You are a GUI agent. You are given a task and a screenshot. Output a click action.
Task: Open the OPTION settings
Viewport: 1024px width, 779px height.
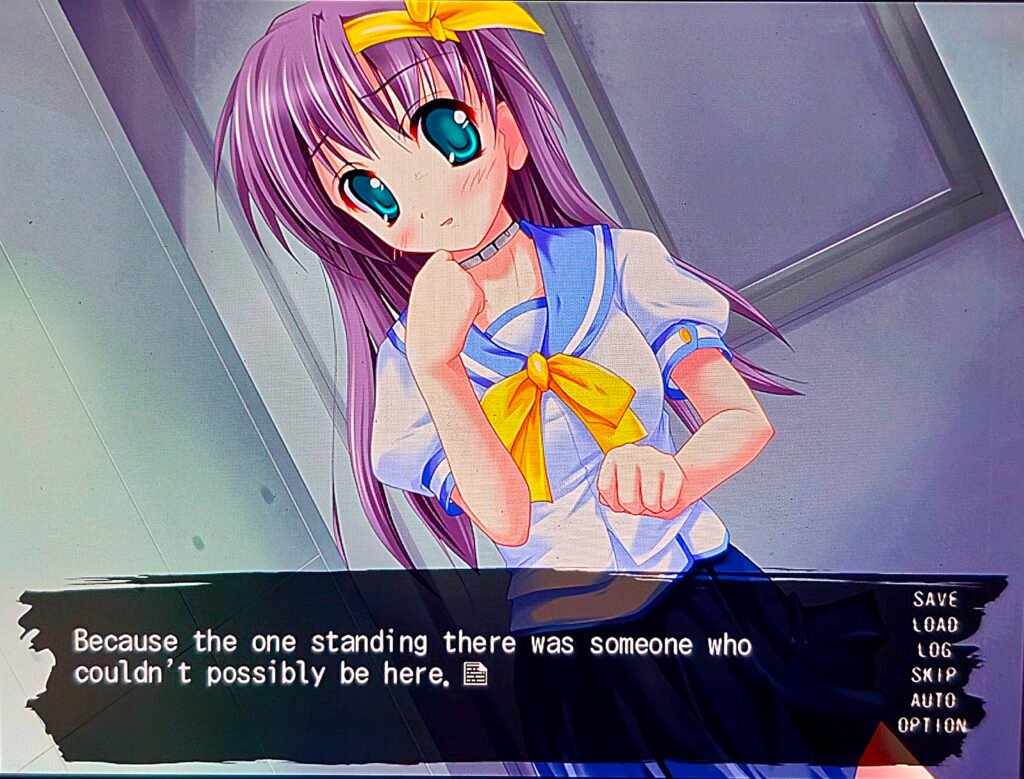932,725
